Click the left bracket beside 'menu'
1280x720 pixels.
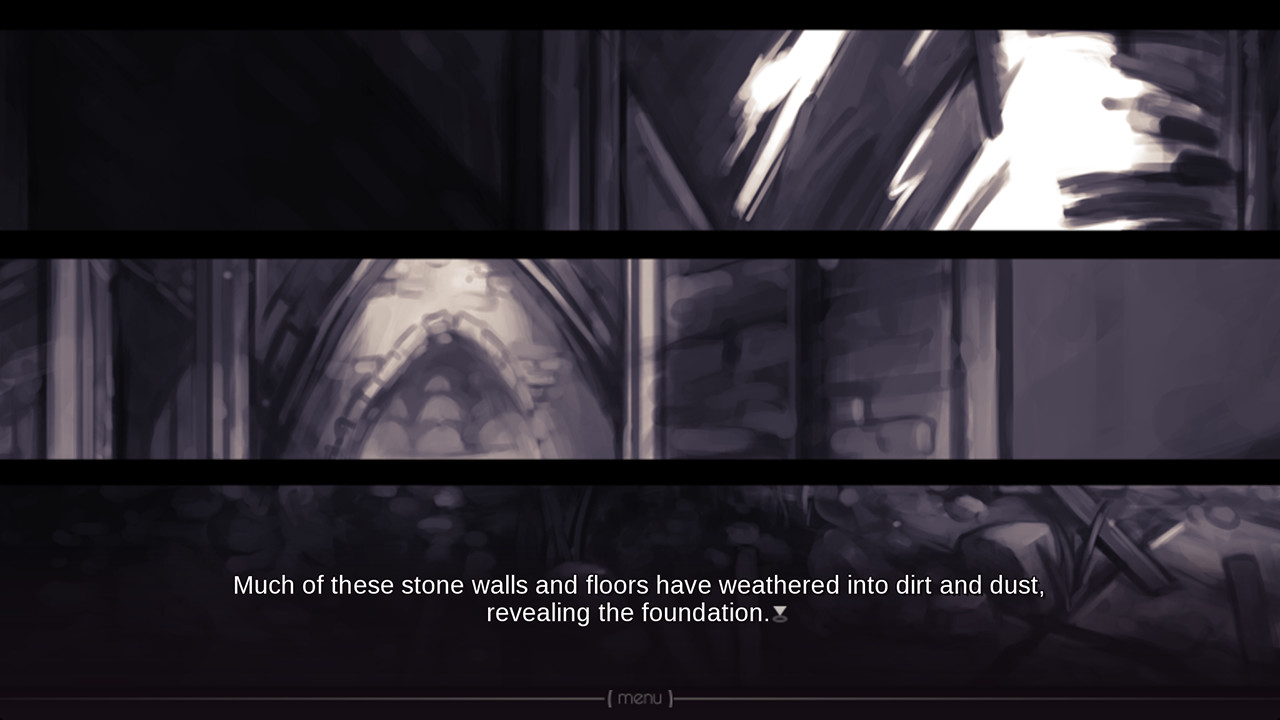pos(608,700)
